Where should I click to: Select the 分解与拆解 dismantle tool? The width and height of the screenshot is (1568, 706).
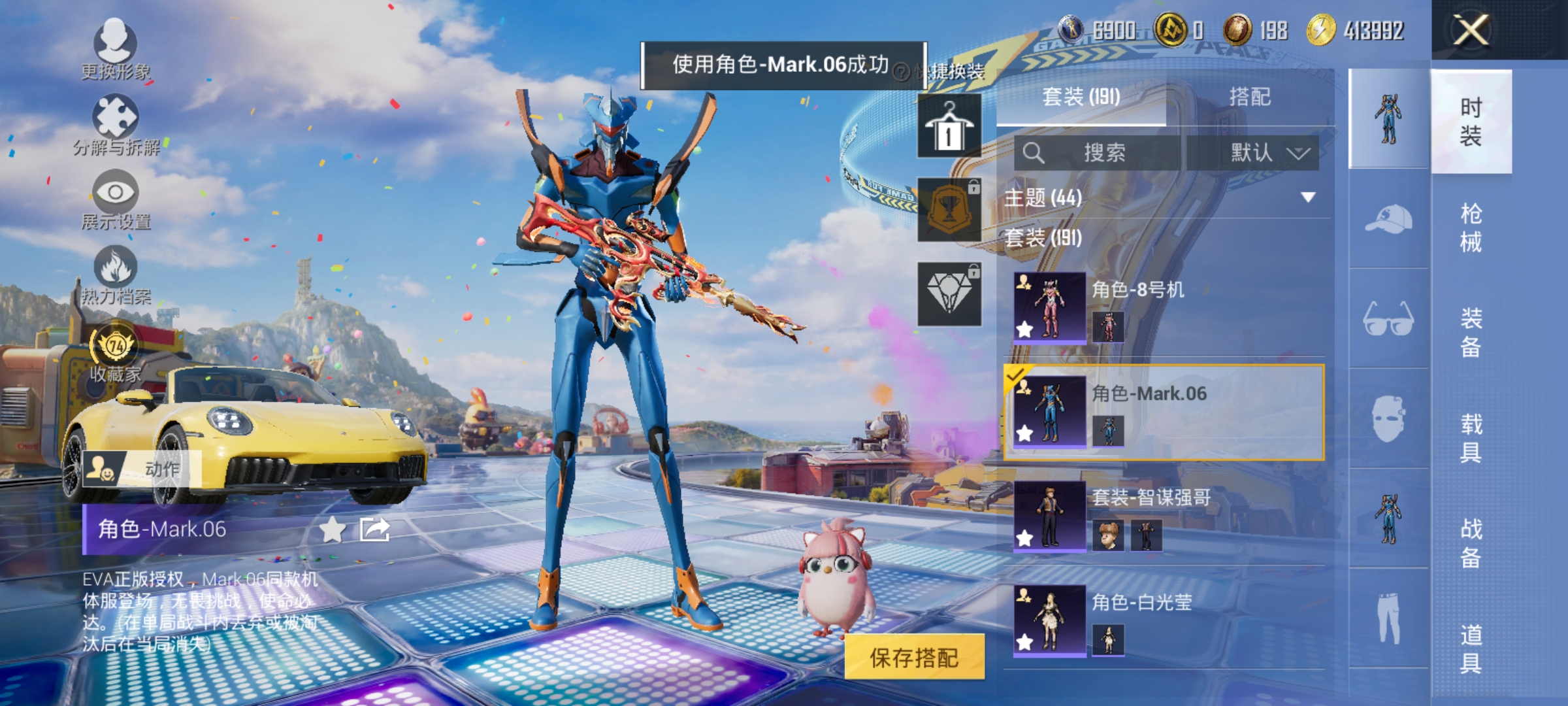point(116,124)
